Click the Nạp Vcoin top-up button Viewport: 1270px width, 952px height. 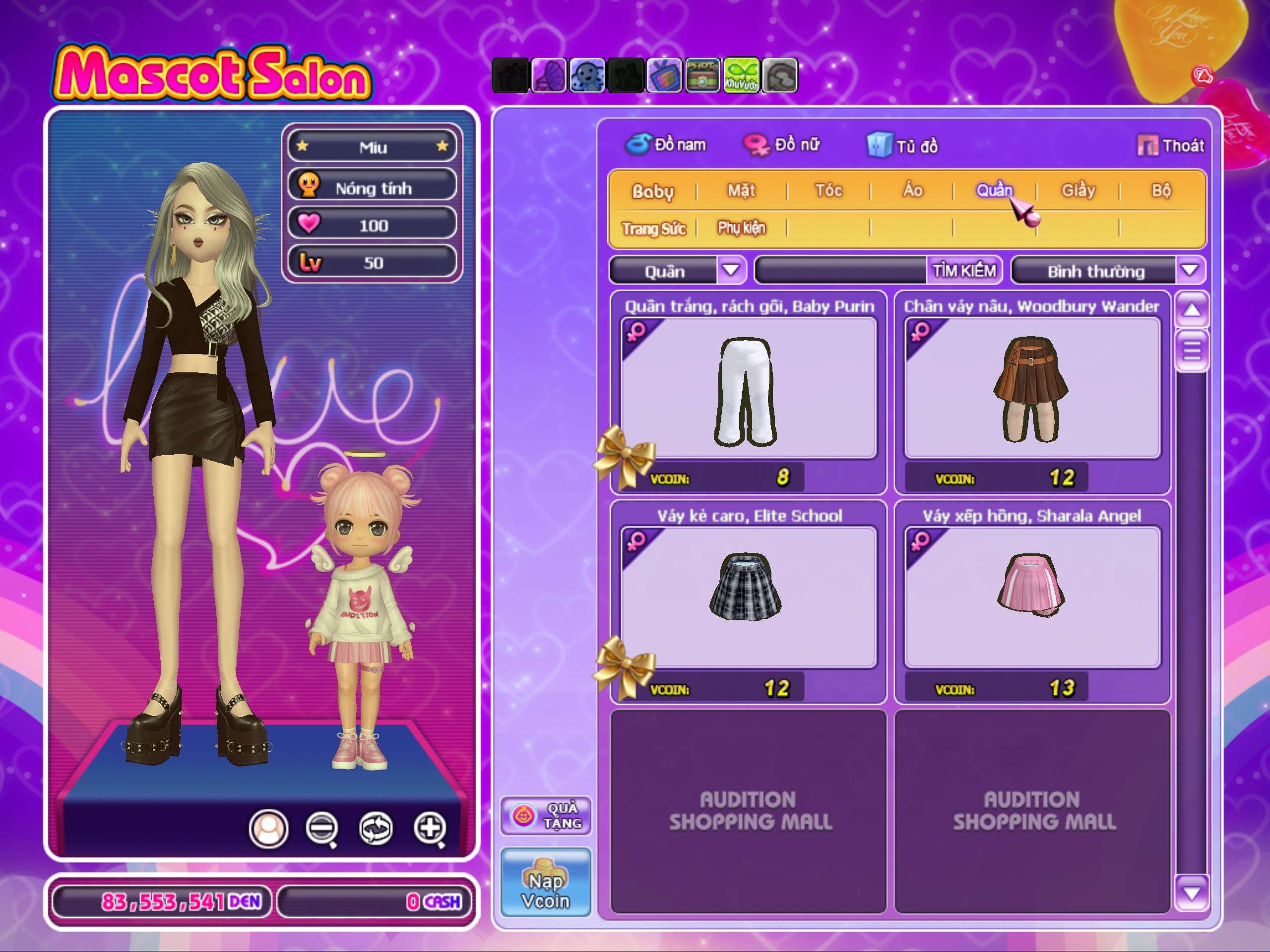click(x=545, y=882)
